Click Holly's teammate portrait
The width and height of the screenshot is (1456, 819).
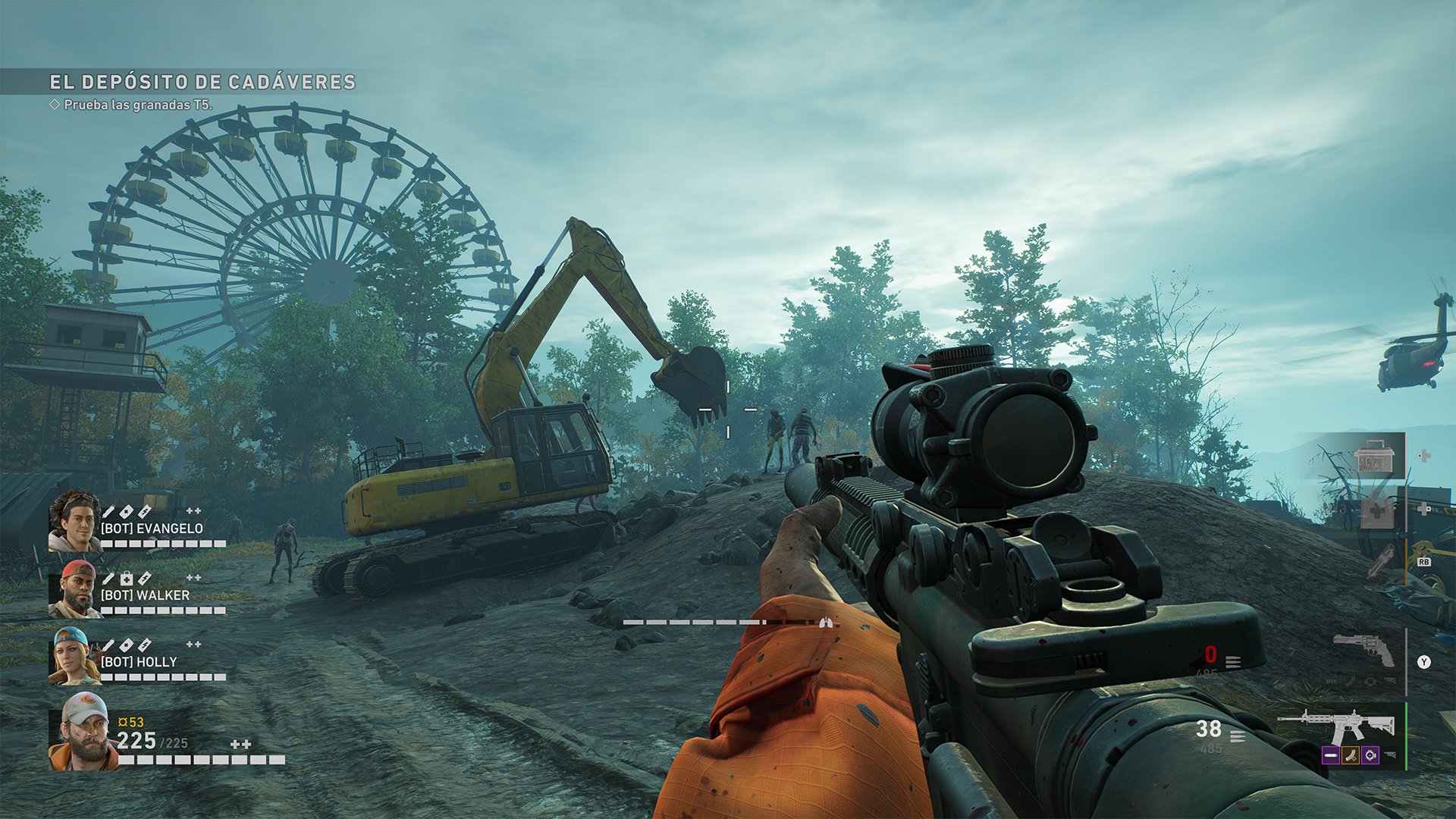(74, 656)
